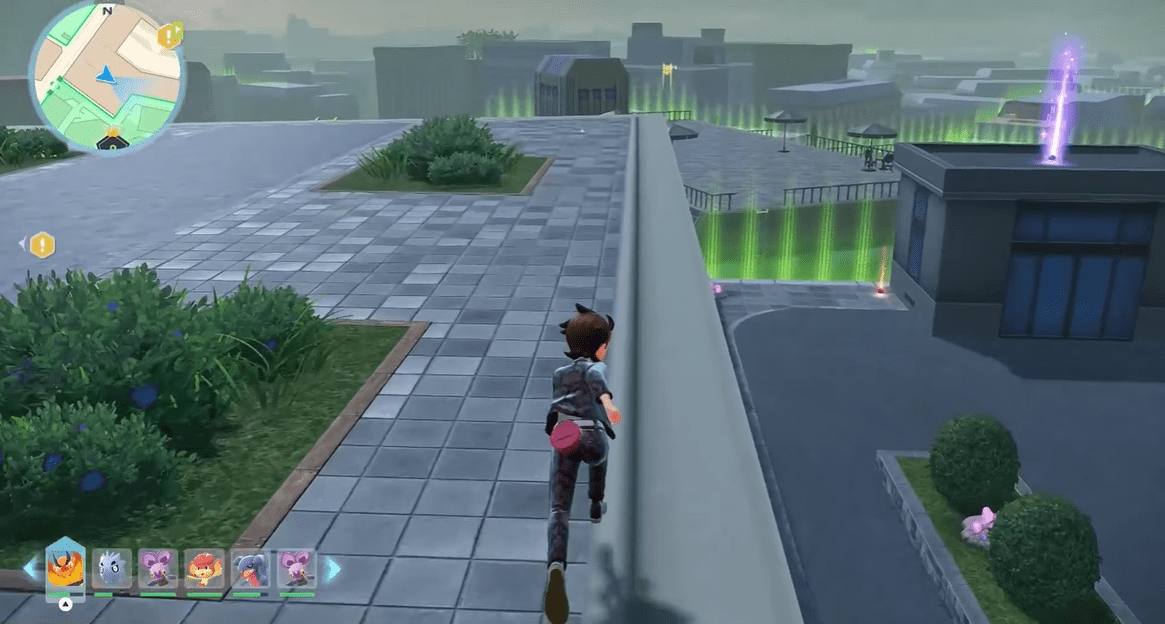Screen dimensions: 1165x624
Task: Switch to the blue dragon Pokémon slot
Action: (x=250, y=569)
